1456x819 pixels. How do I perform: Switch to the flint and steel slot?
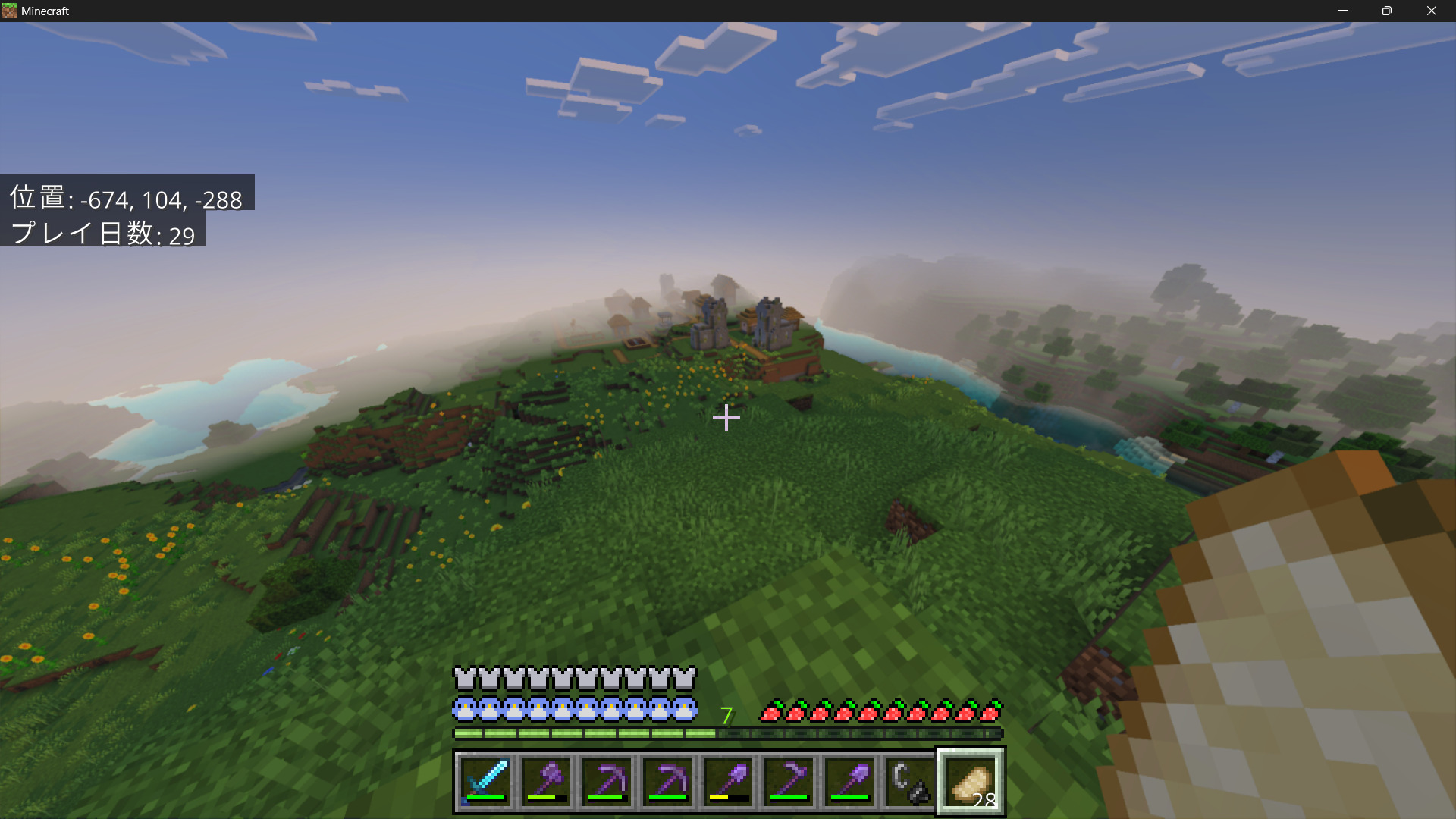[910, 780]
